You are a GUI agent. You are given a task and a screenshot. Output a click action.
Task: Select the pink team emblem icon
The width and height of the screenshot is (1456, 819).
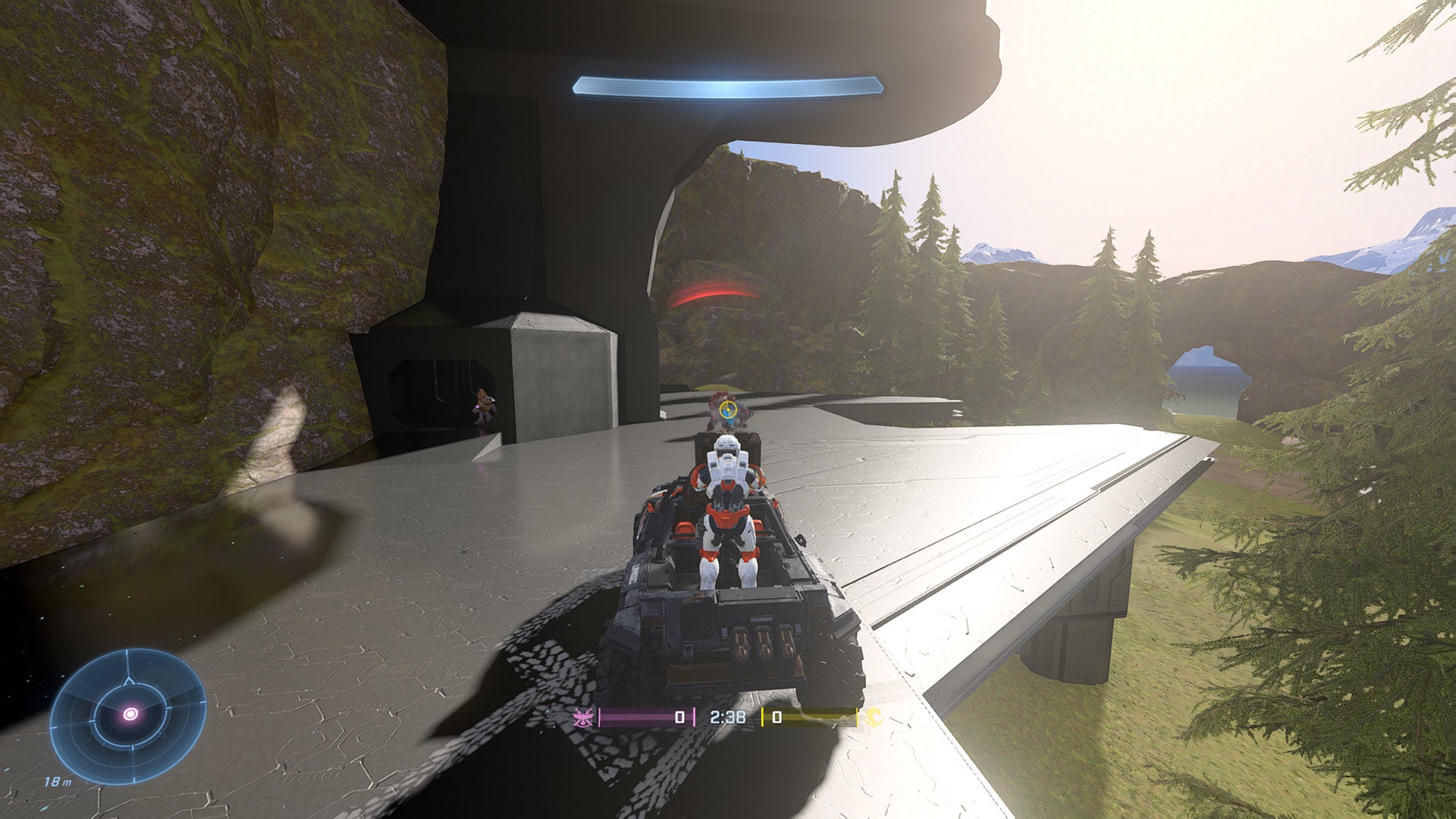pyautogui.click(x=584, y=717)
